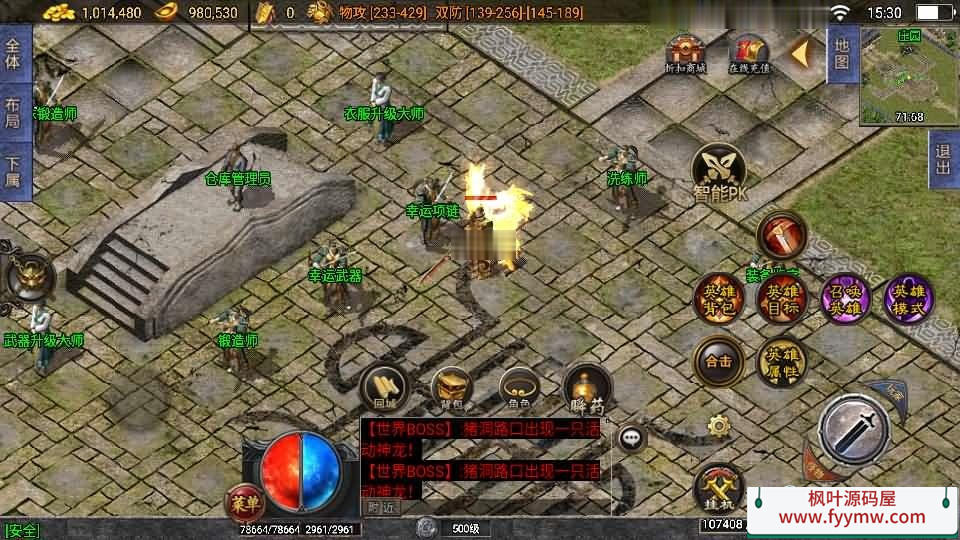
Task: Click the minimap in the corner
Action: pos(908,75)
